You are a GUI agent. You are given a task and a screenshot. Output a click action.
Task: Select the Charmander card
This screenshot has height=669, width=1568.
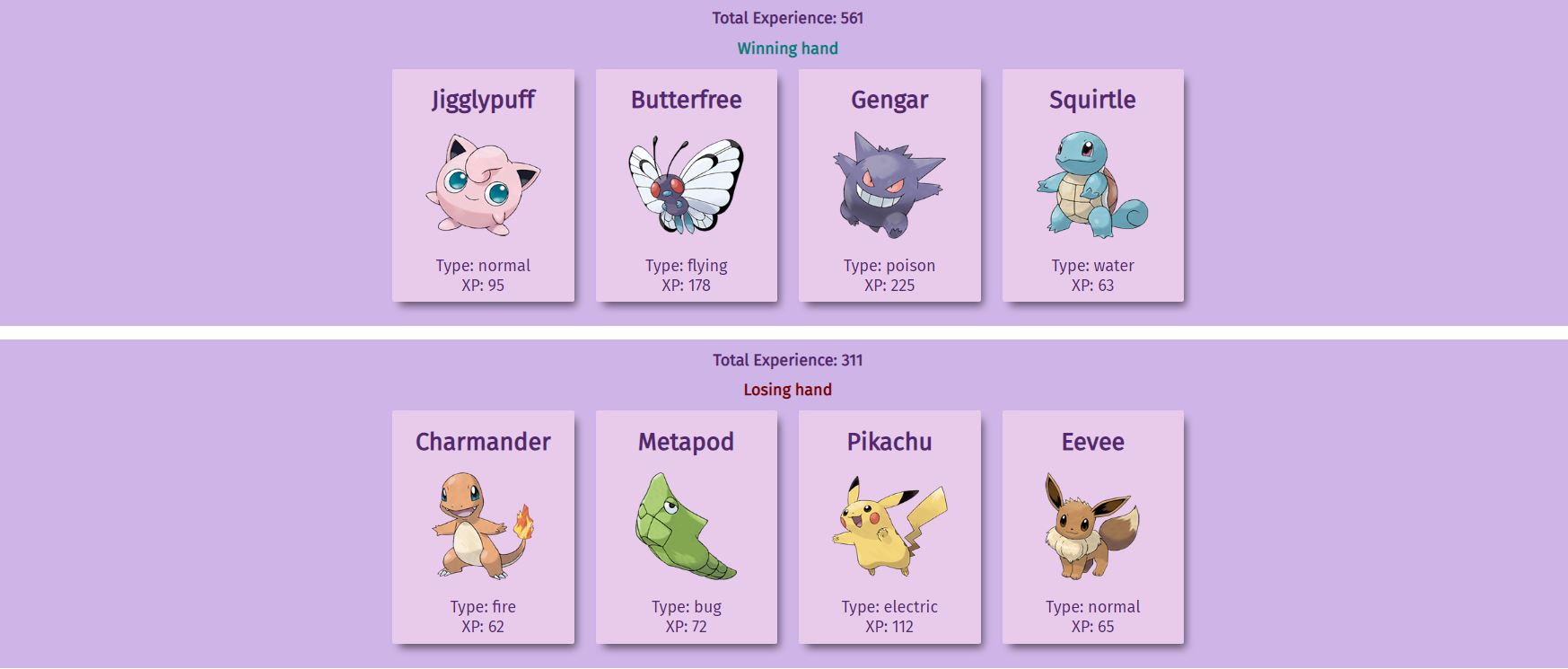pos(483,527)
